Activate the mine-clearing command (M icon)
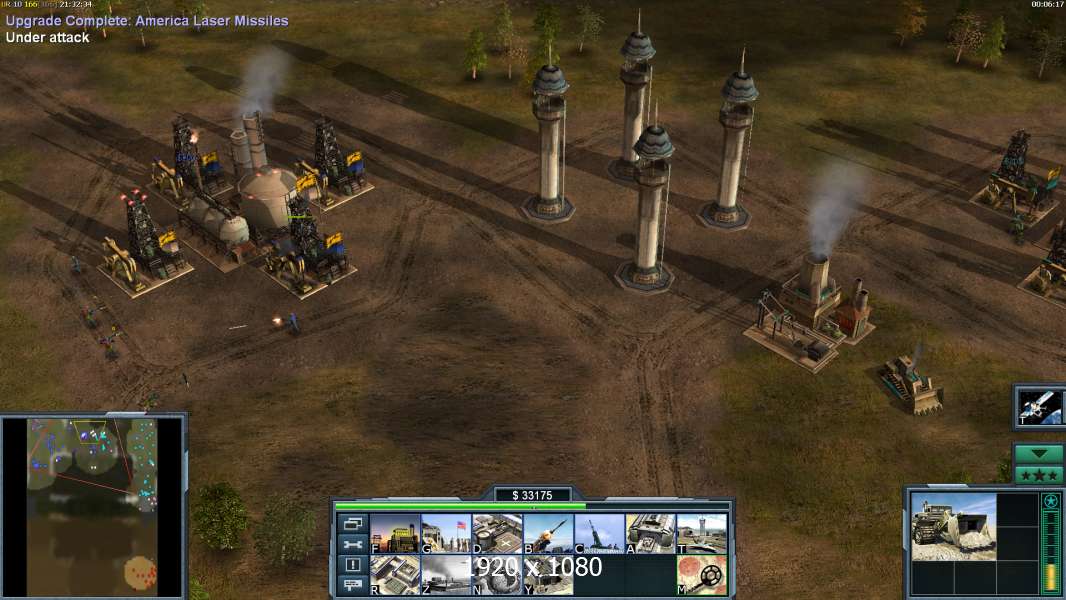This screenshot has height=600, width=1066. point(701,574)
